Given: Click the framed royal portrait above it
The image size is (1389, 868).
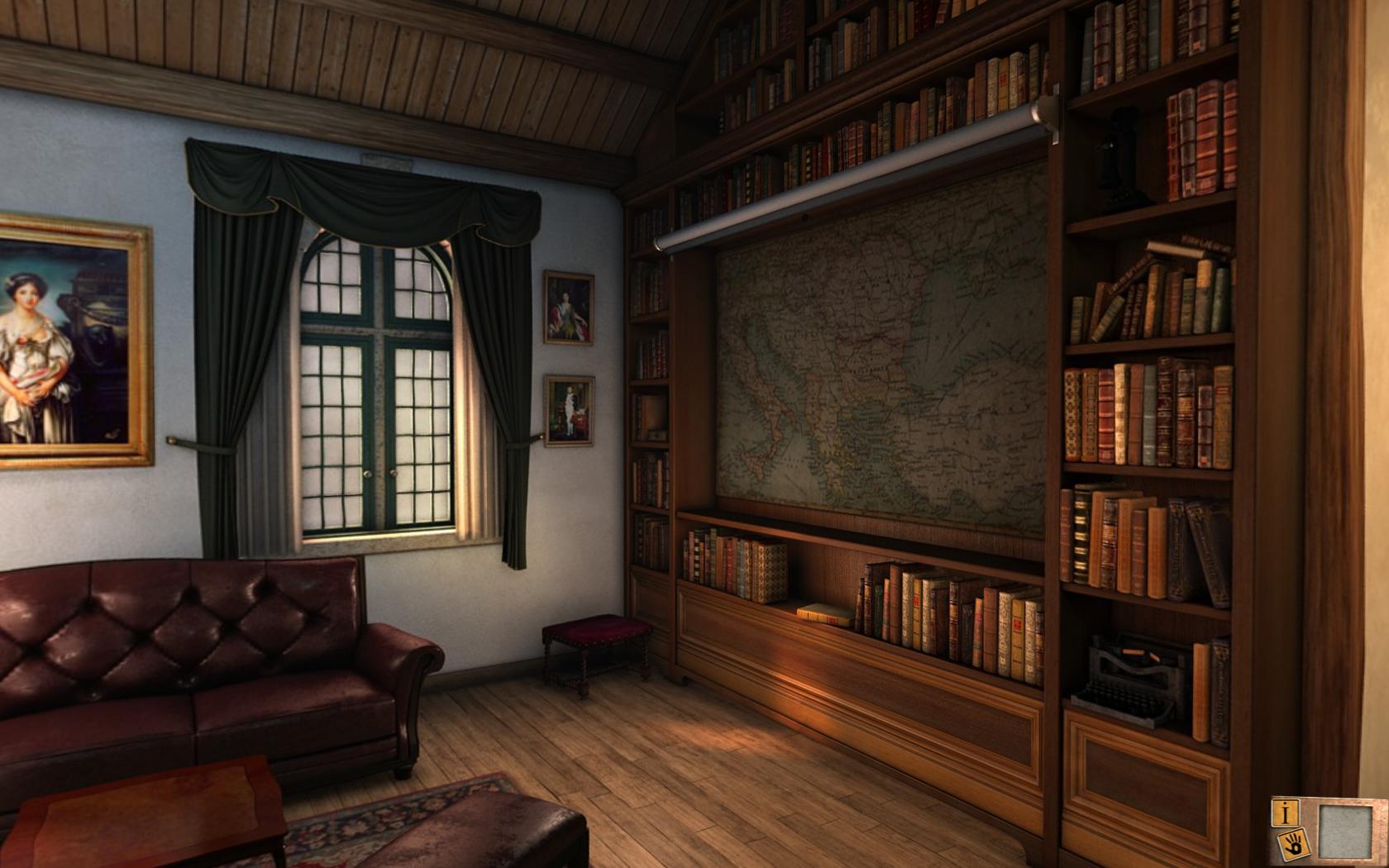Looking at the screenshot, I should point(570,308).
